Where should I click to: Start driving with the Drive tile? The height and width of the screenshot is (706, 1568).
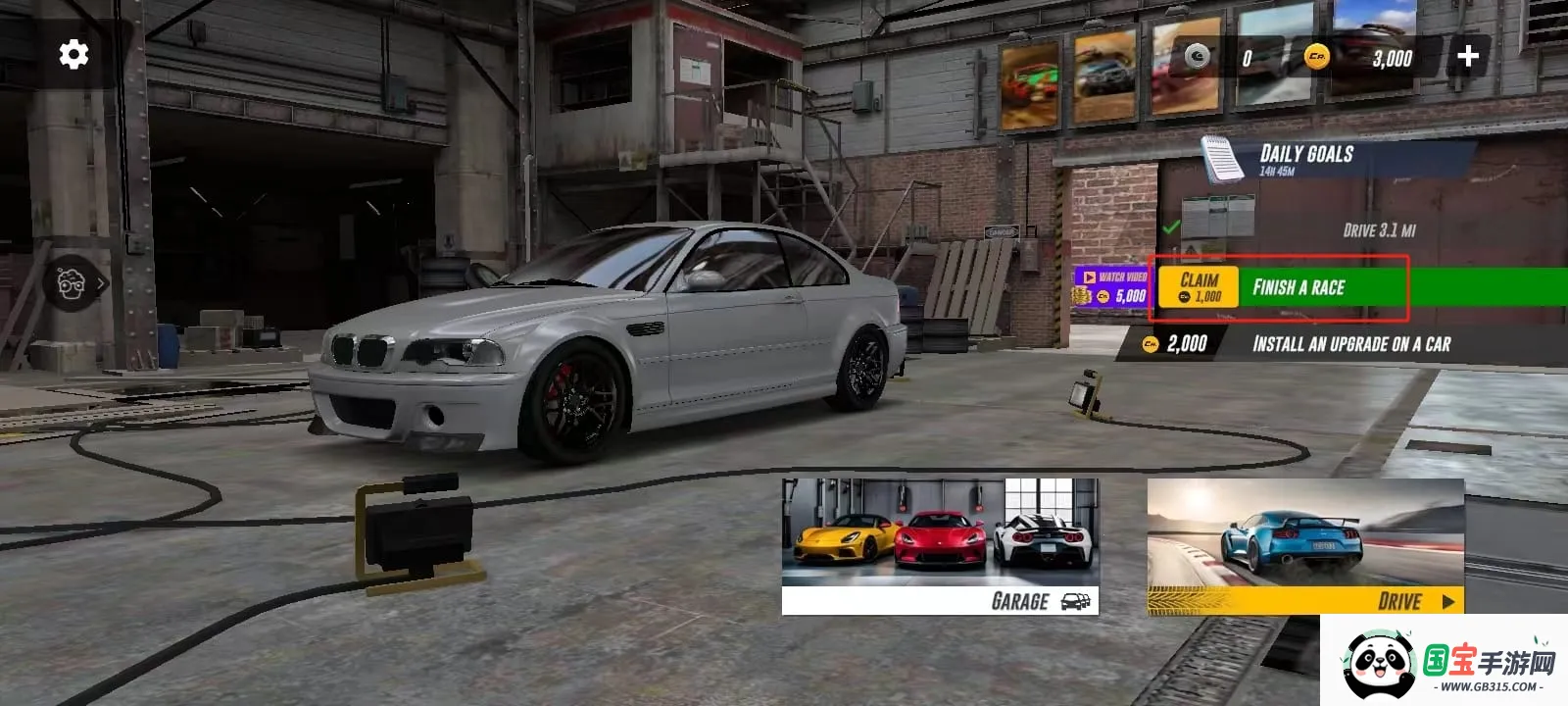click(x=1305, y=546)
